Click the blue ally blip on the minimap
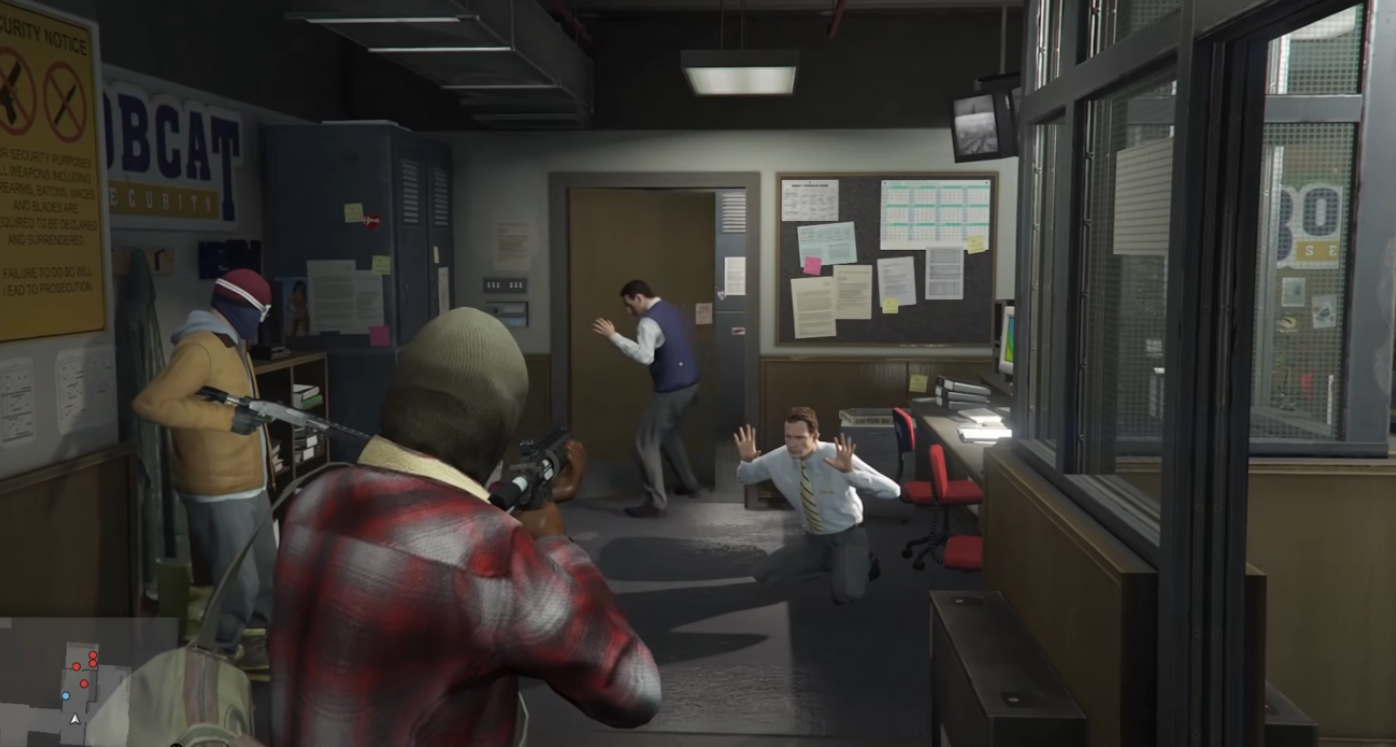Viewport: 1396px width, 747px height. 66,695
